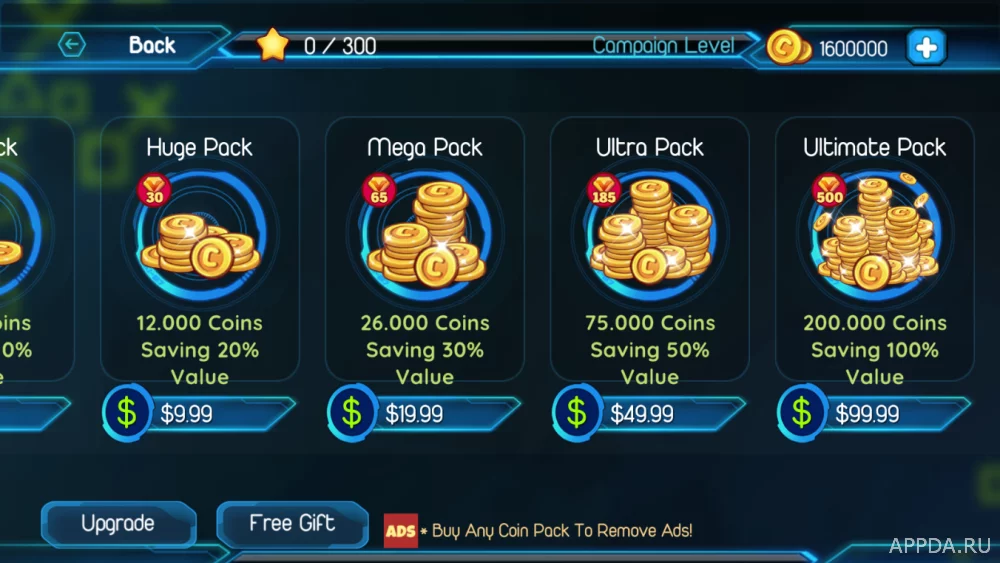Buy Mega Pack for $19.99
The image size is (1000, 563).
coord(425,413)
